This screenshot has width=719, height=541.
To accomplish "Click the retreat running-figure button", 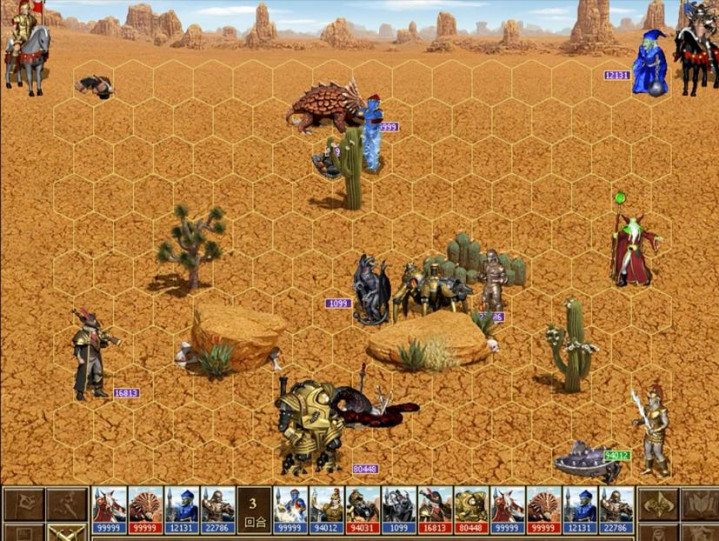I will pyautogui.click(x=67, y=503).
